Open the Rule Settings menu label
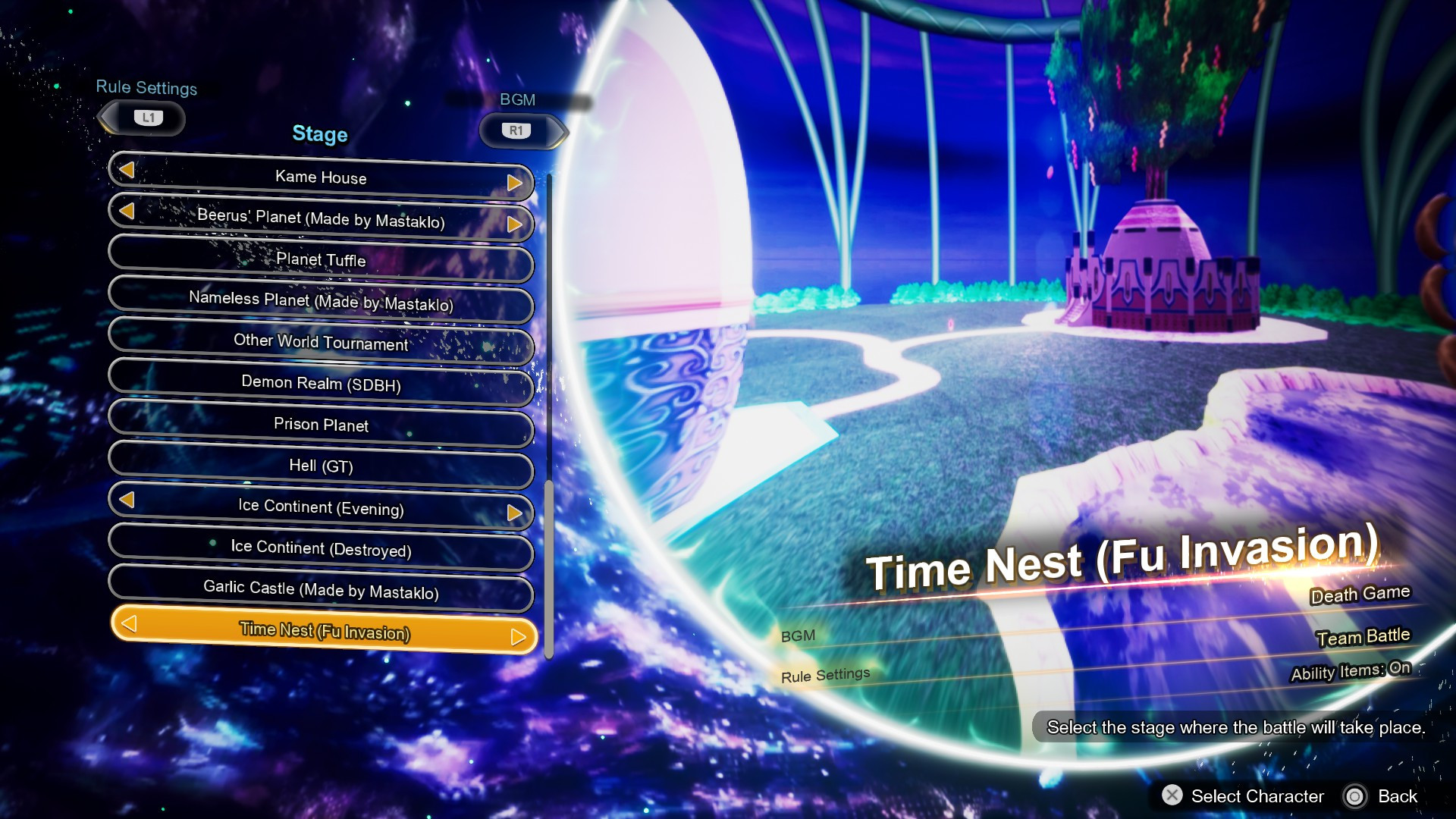 point(146,88)
